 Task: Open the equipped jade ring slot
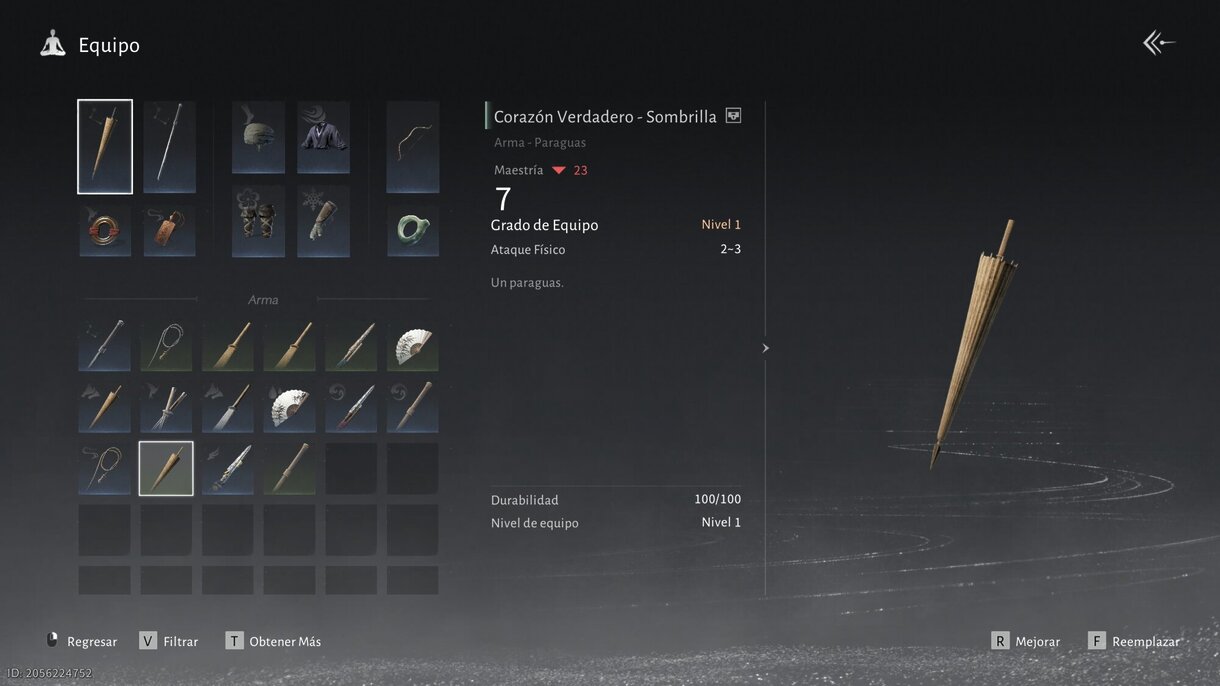(412, 230)
